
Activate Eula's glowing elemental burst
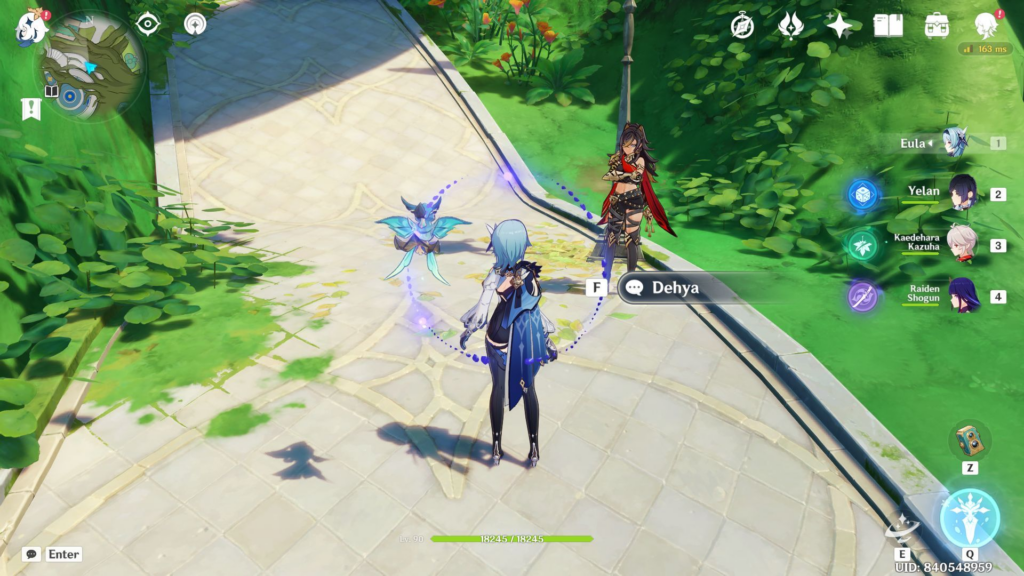coord(969,517)
